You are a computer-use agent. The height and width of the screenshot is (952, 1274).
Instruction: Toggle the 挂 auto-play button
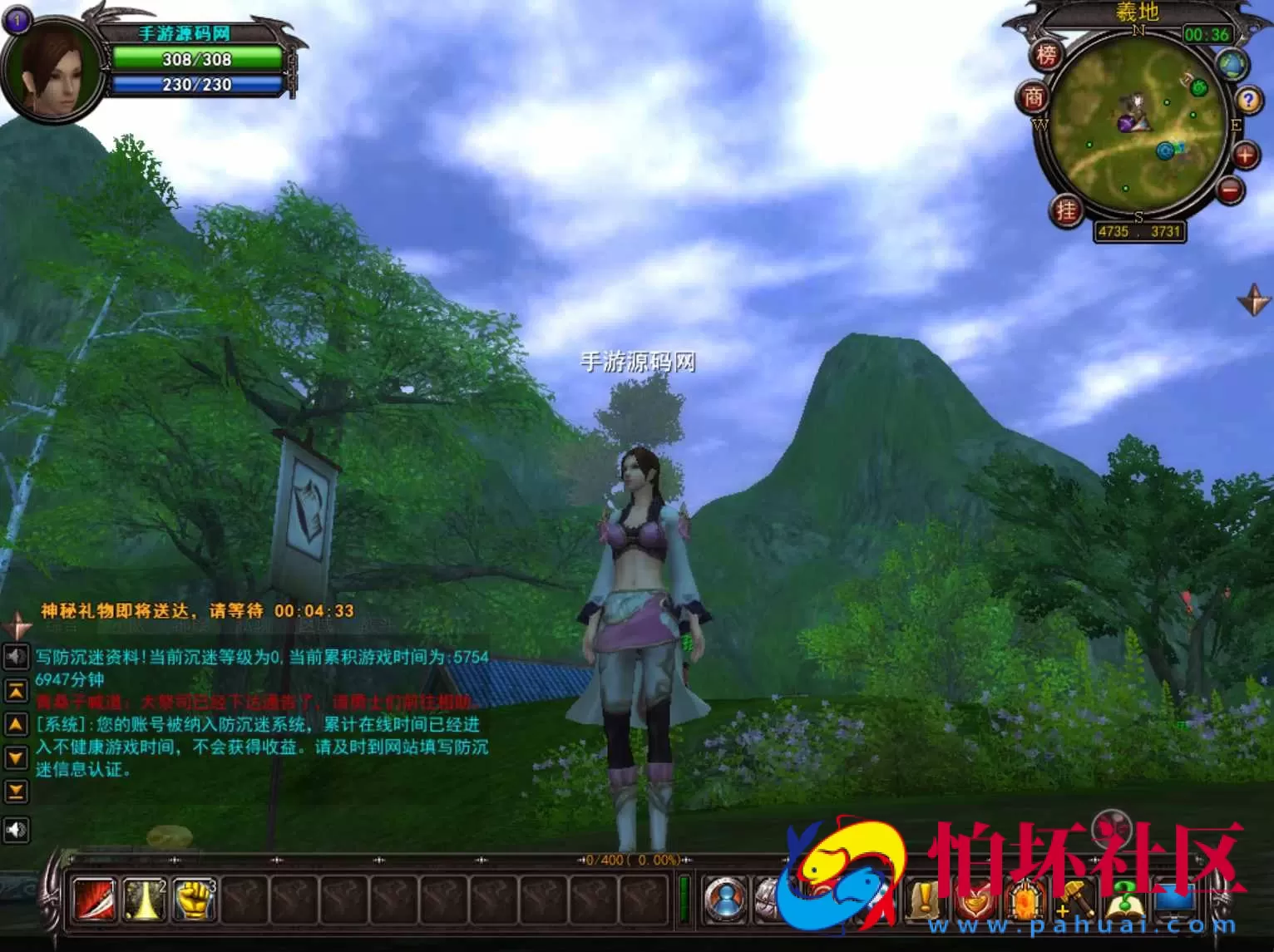point(1066,210)
